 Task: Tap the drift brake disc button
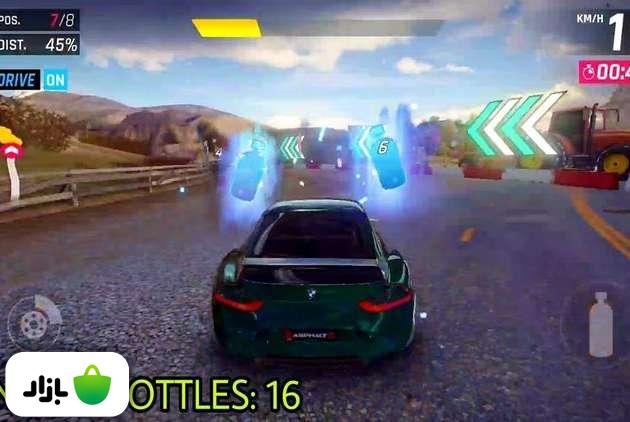pos(33,322)
